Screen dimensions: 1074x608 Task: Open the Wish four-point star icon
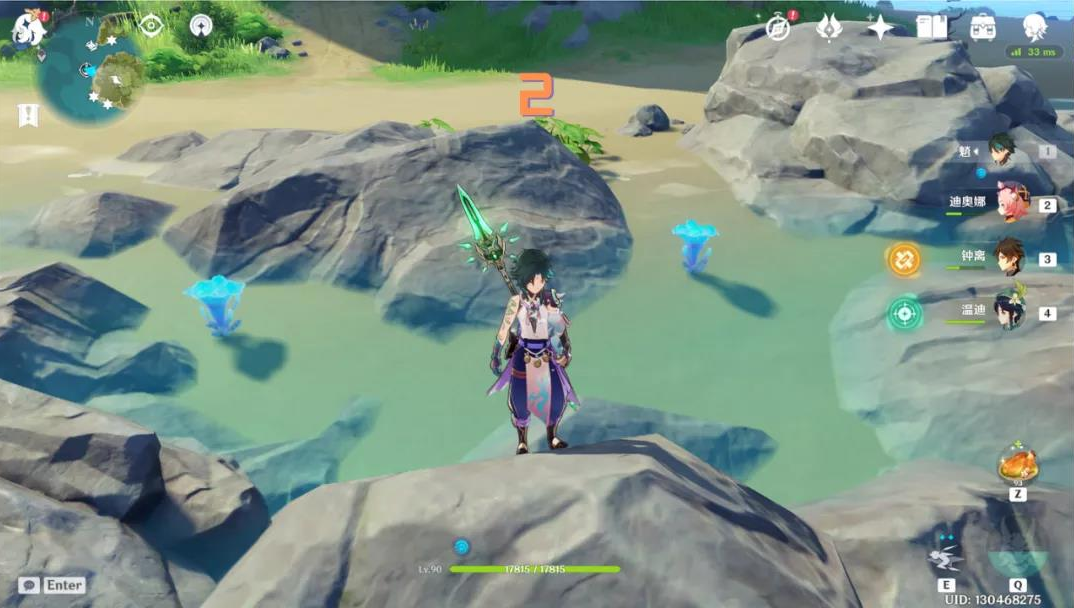[881, 28]
